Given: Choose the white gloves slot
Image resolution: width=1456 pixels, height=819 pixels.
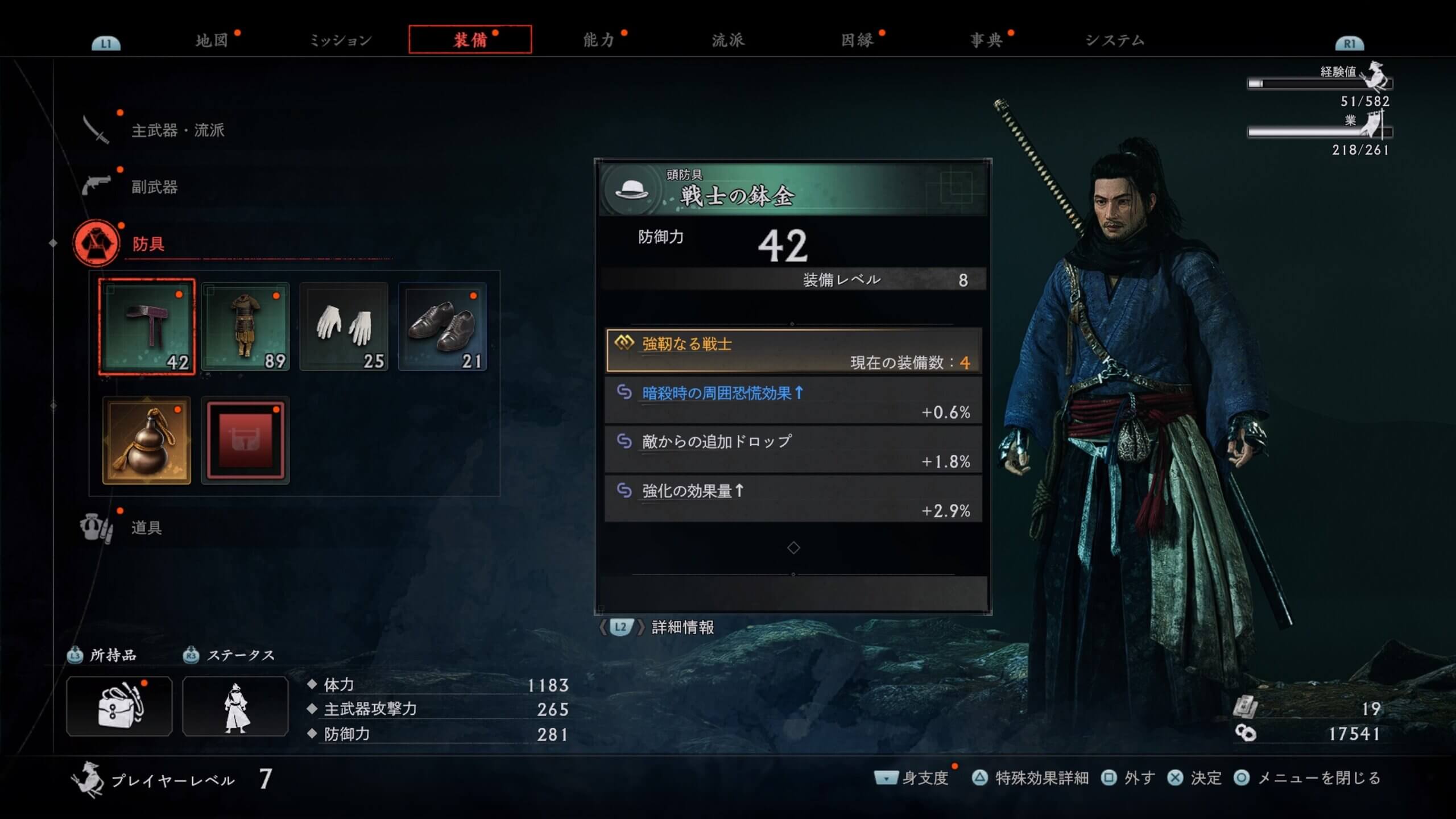Looking at the screenshot, I should pyautogui.click(x=344, y=327).
